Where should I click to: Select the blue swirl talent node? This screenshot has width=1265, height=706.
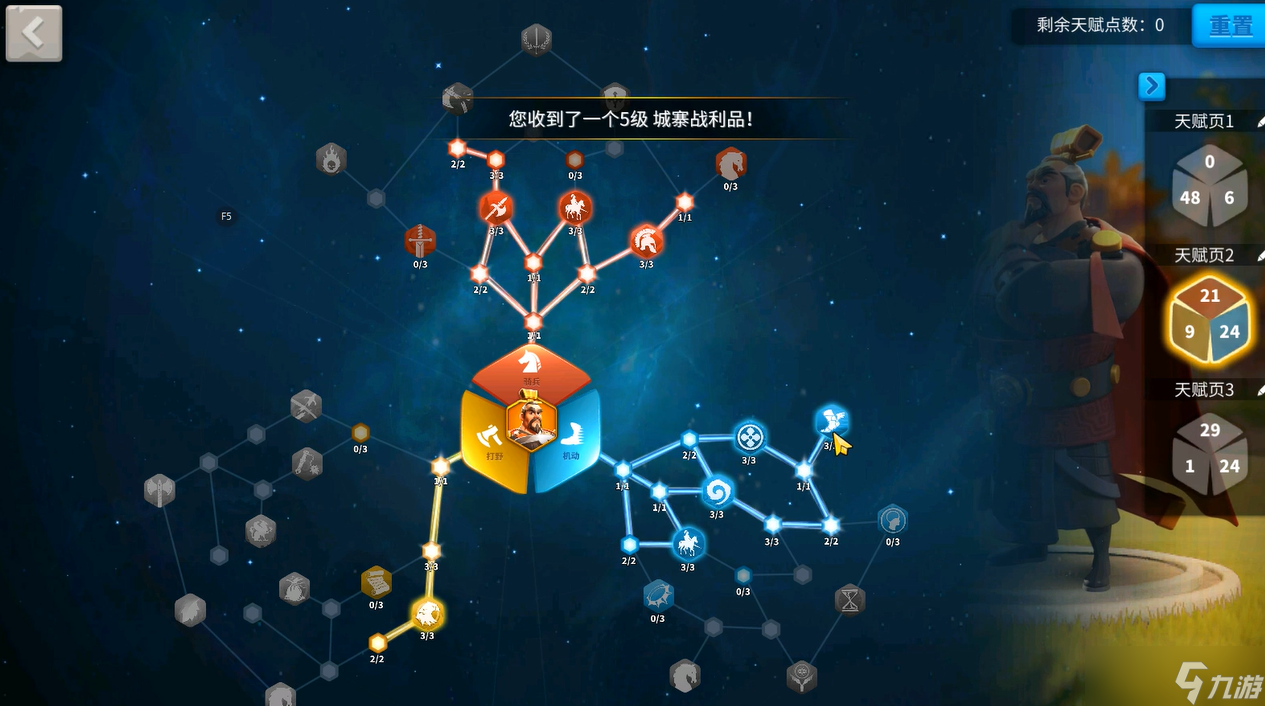[x=716, y=491]
